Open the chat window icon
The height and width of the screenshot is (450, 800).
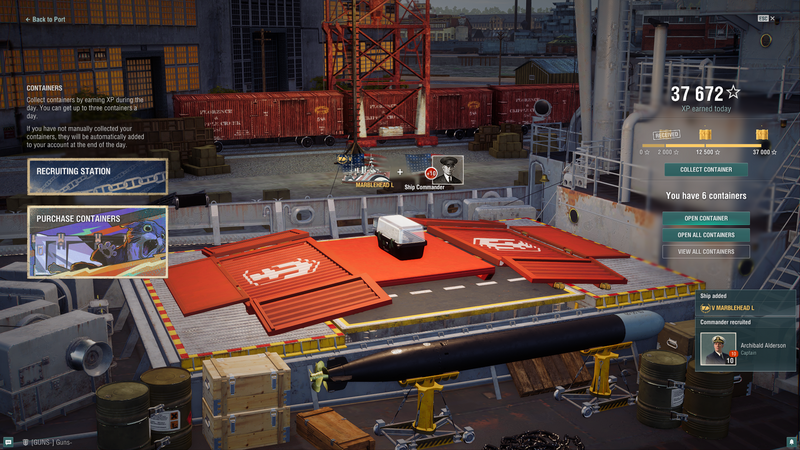[x=8, y=441]
